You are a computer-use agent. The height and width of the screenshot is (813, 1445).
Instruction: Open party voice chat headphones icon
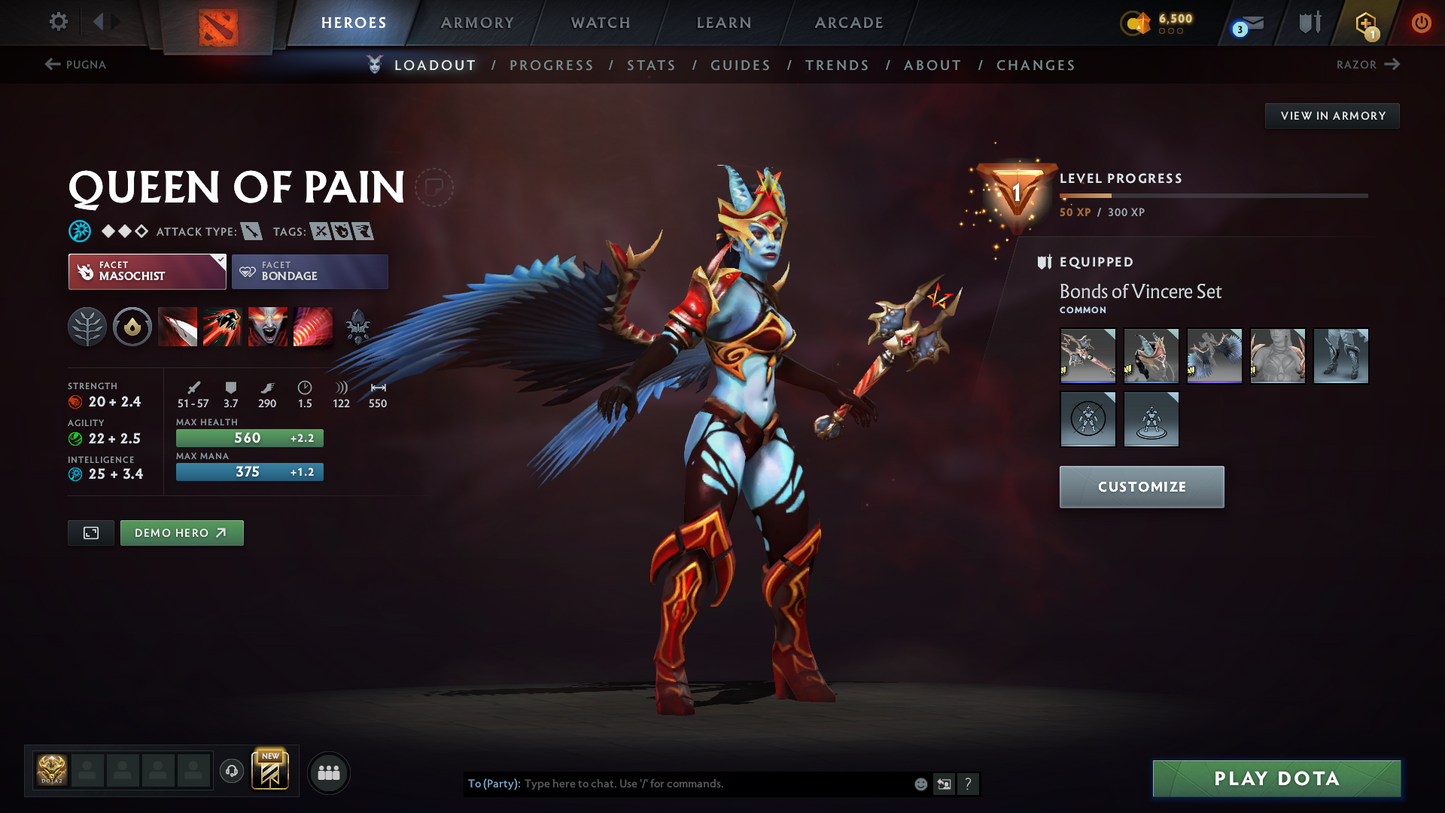232,769
